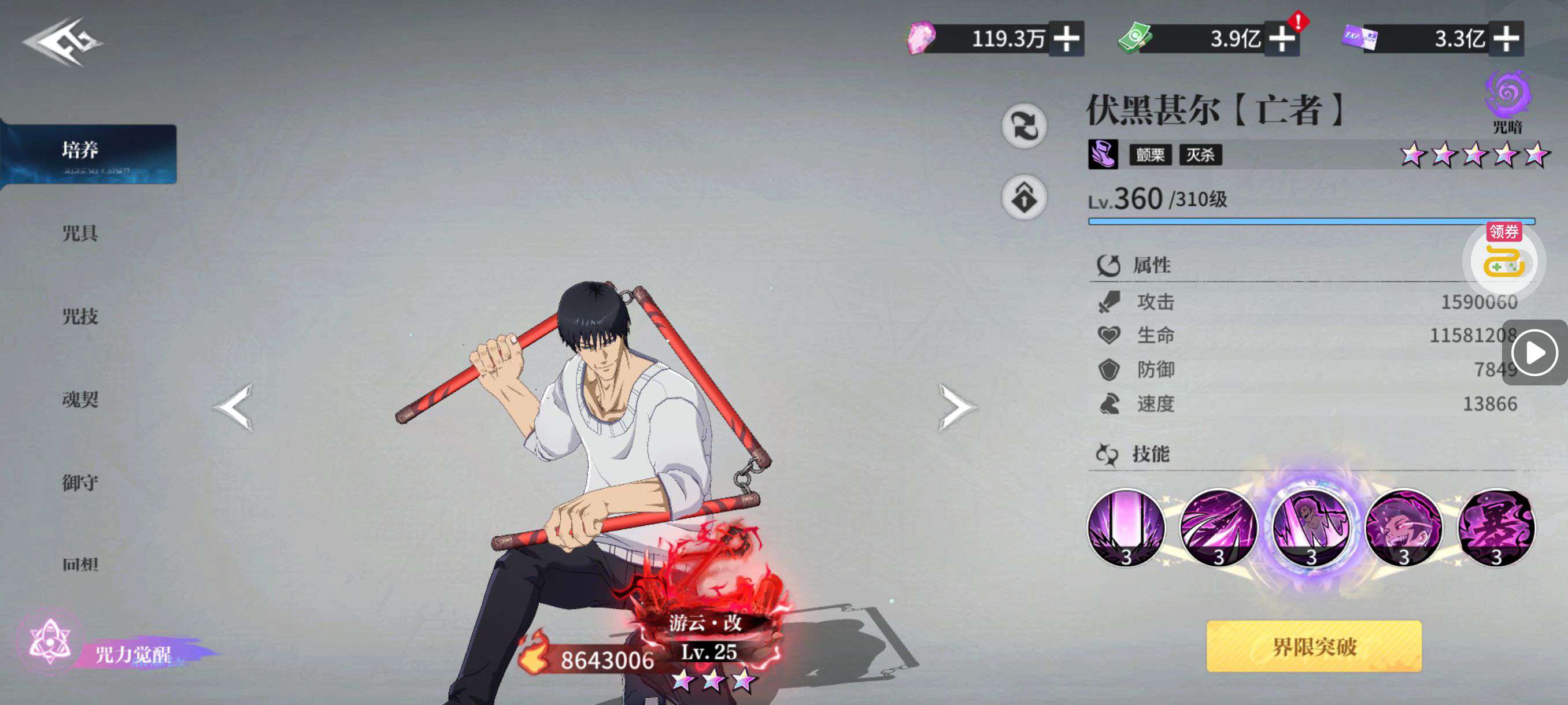Tap the 界限突破 button
Screen dimensions: 1568x705
pyautogui.click(x=1314, y=646)
